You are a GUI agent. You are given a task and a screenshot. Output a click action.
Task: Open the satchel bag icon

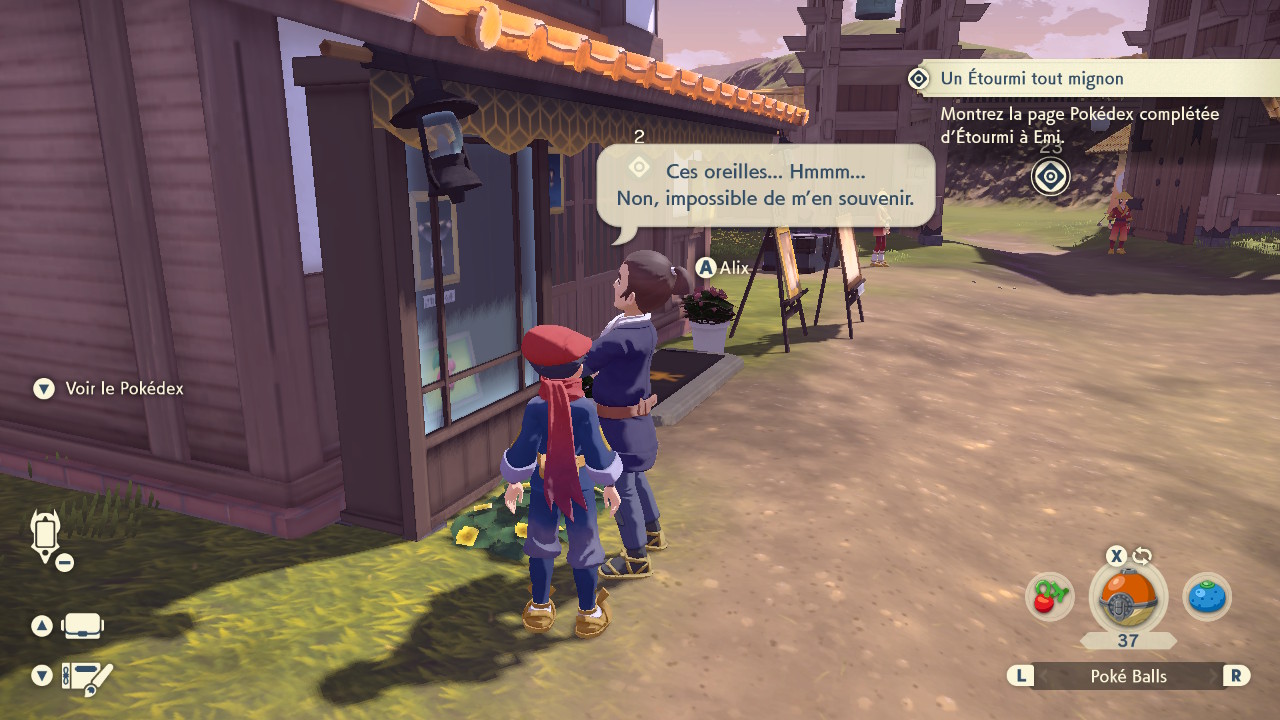pos(82,627)
